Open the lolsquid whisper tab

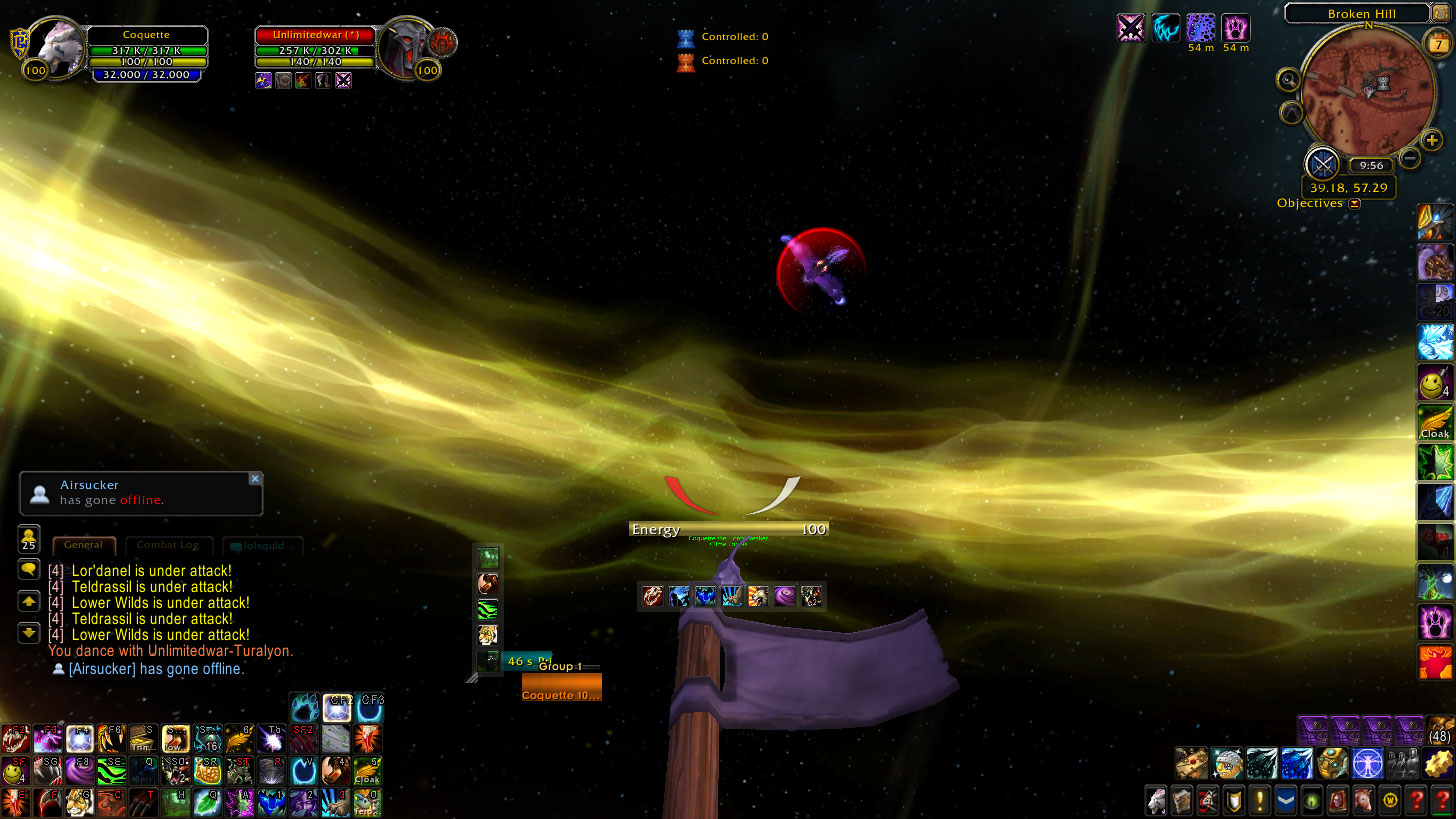coord(262,547)
